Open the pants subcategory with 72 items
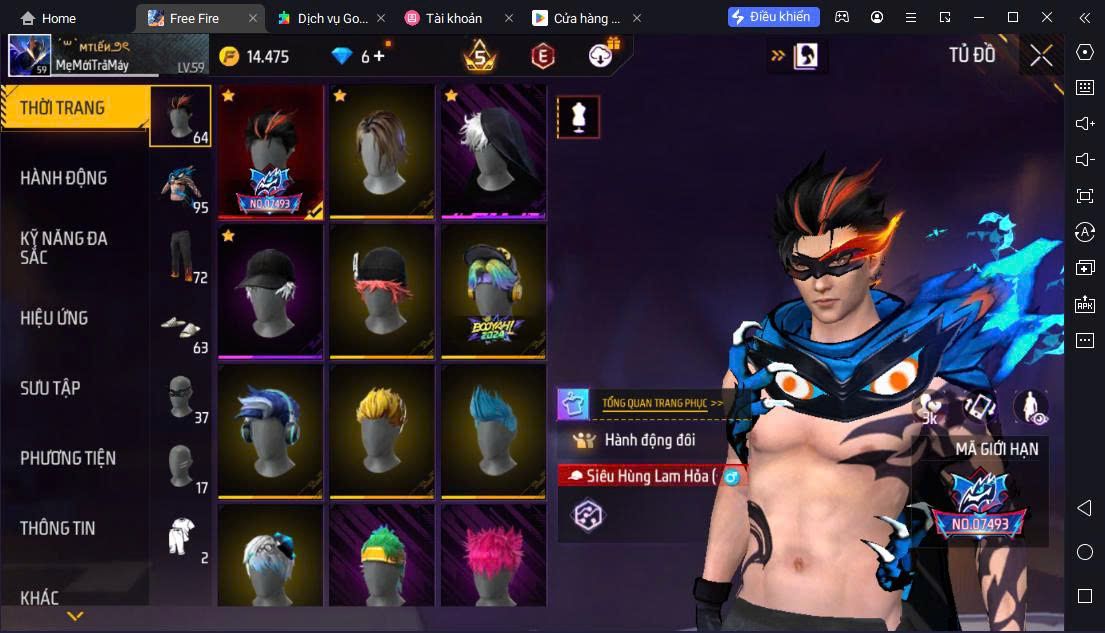This screenshot has width=1105, height=633. 180,257
